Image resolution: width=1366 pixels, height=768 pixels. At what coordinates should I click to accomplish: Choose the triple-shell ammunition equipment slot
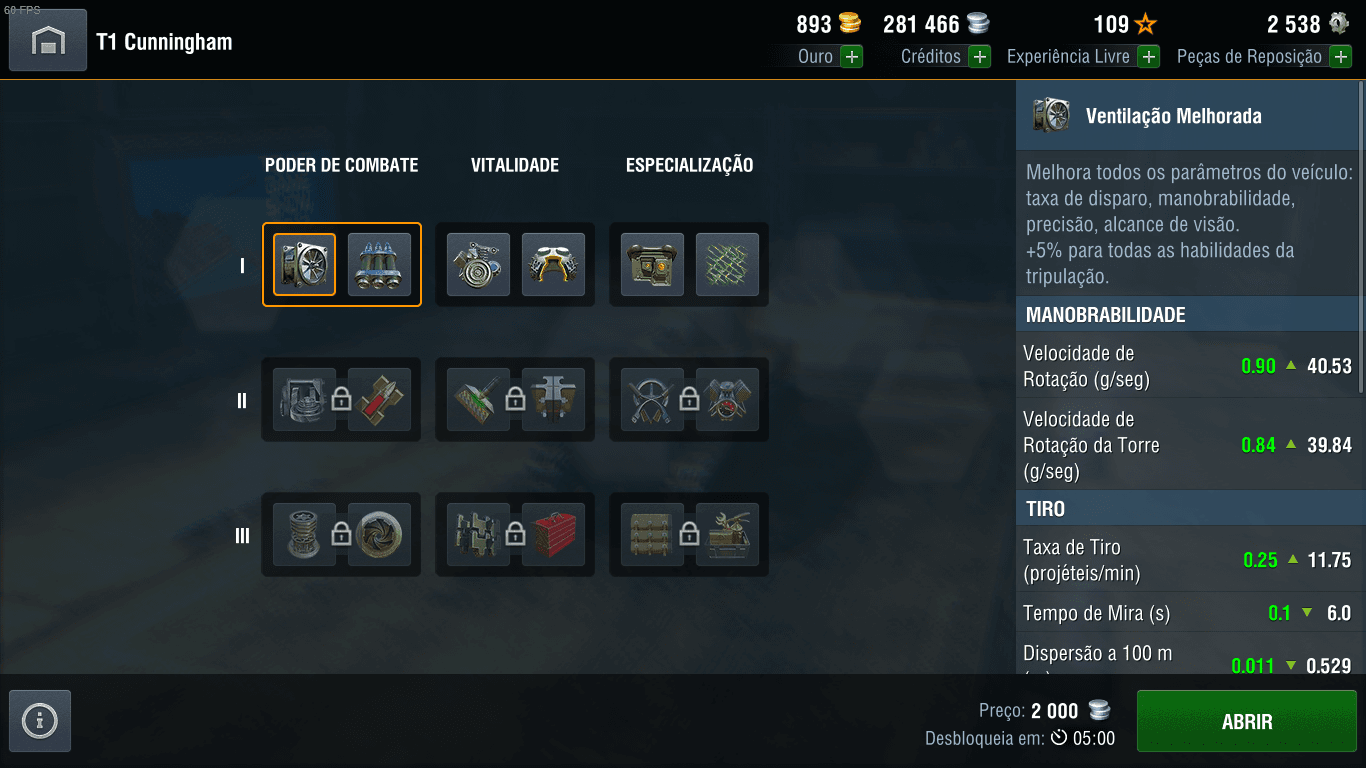click(379, 265)
